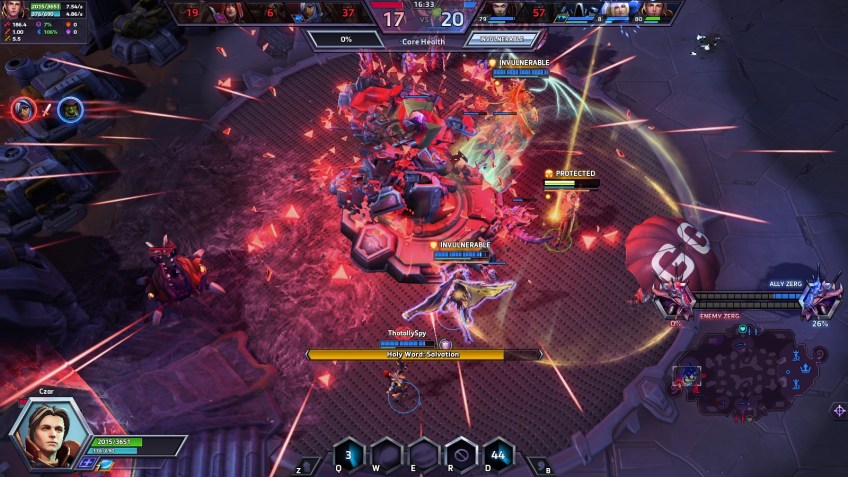Click the dark-haired blue-team portrait beside 57
Screen dimensions: 848x477
click(x=499, y=12)
